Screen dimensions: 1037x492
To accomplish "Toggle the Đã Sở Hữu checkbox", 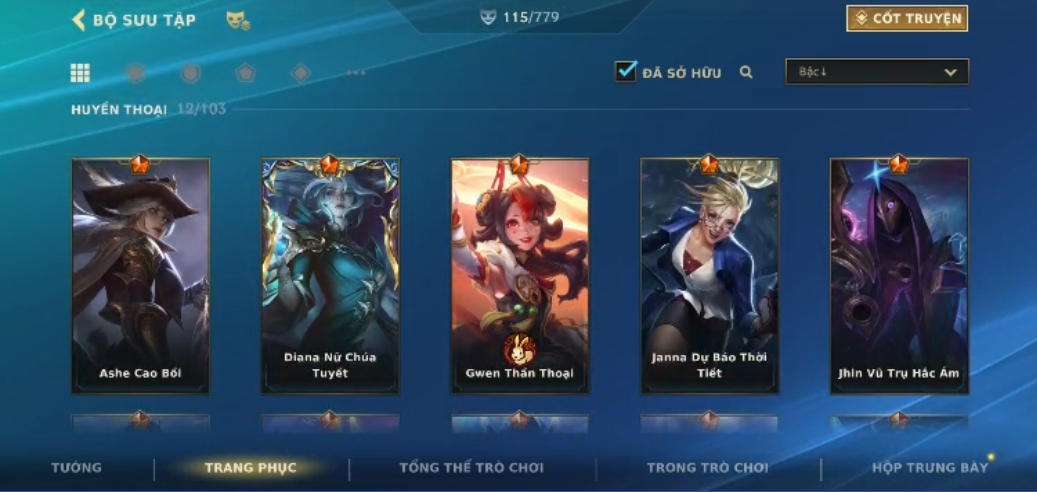I will pyautogui.click(x=626, y=72).
